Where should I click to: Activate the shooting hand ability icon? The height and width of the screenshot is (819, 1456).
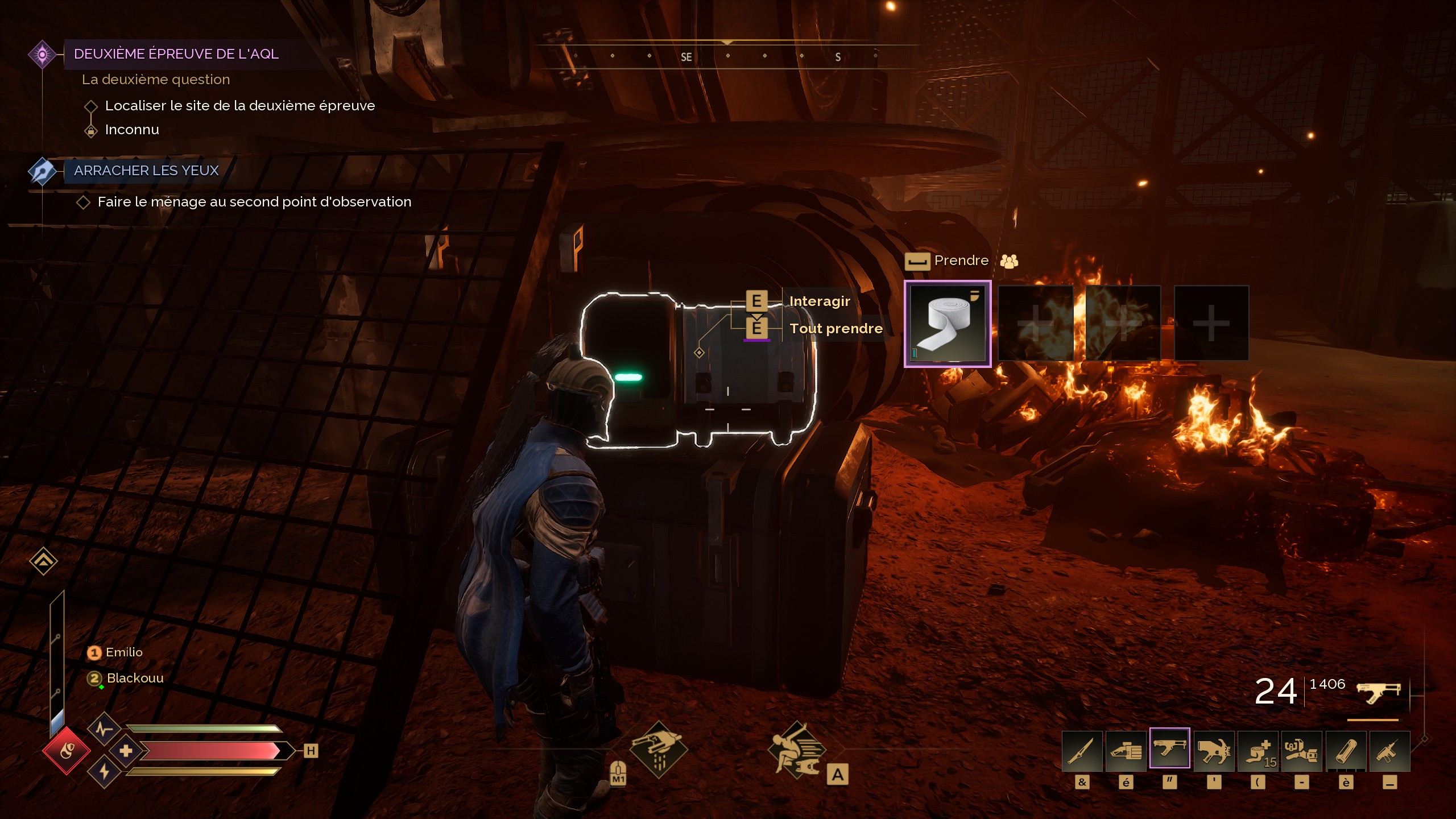tap(659, 750)
